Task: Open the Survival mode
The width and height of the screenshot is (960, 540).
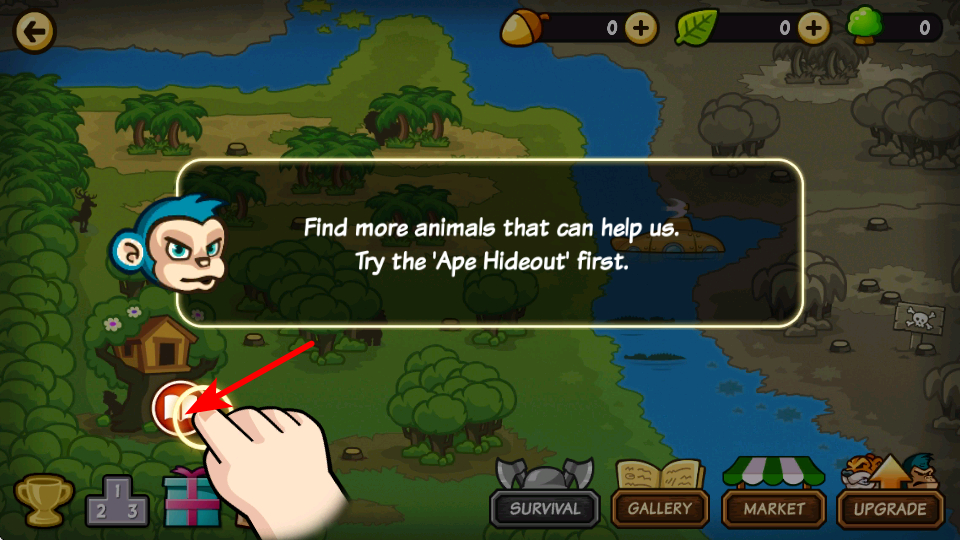Action: click(x=545, y=498)
